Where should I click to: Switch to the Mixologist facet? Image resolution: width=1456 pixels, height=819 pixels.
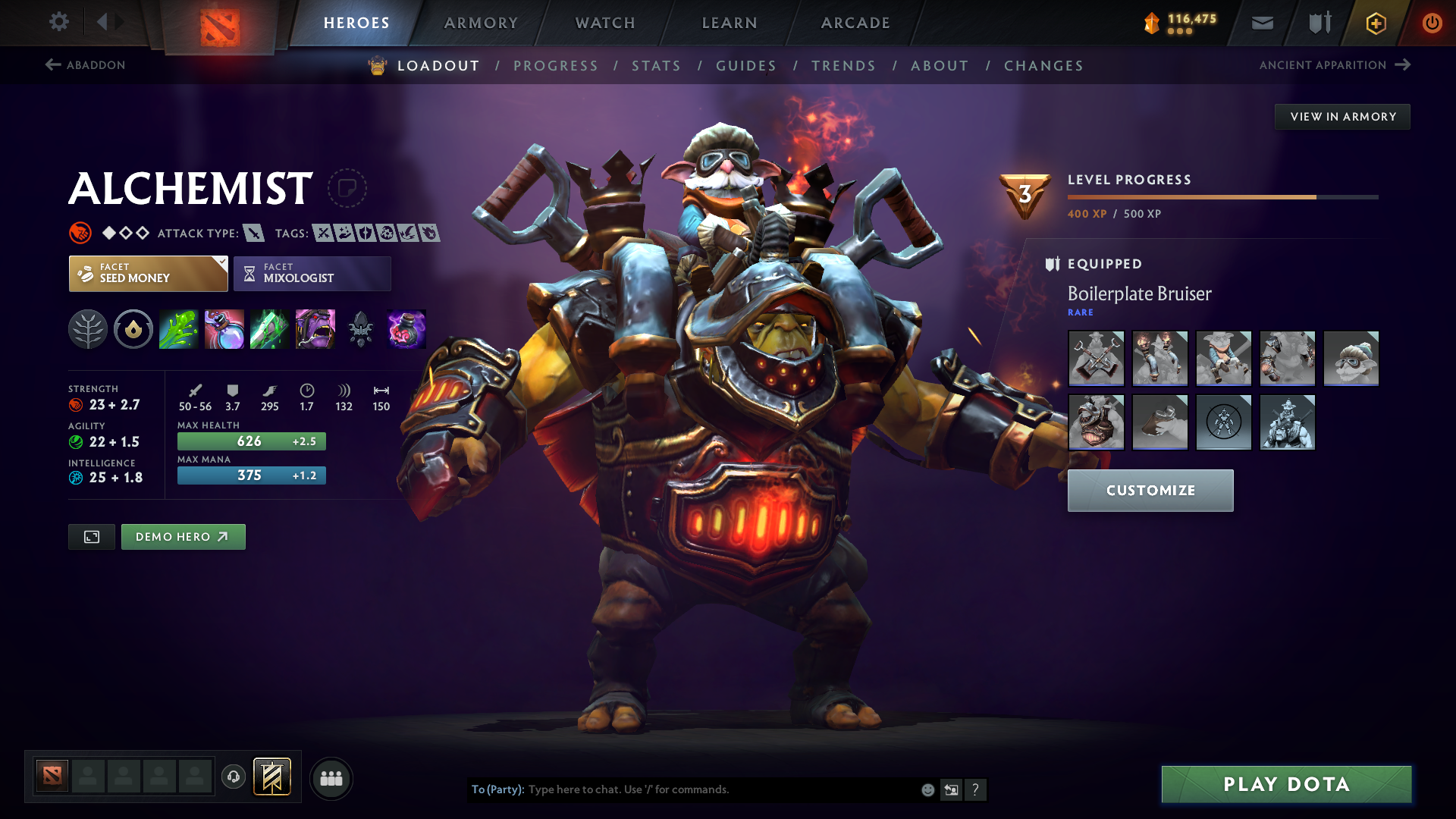(311, 273)
